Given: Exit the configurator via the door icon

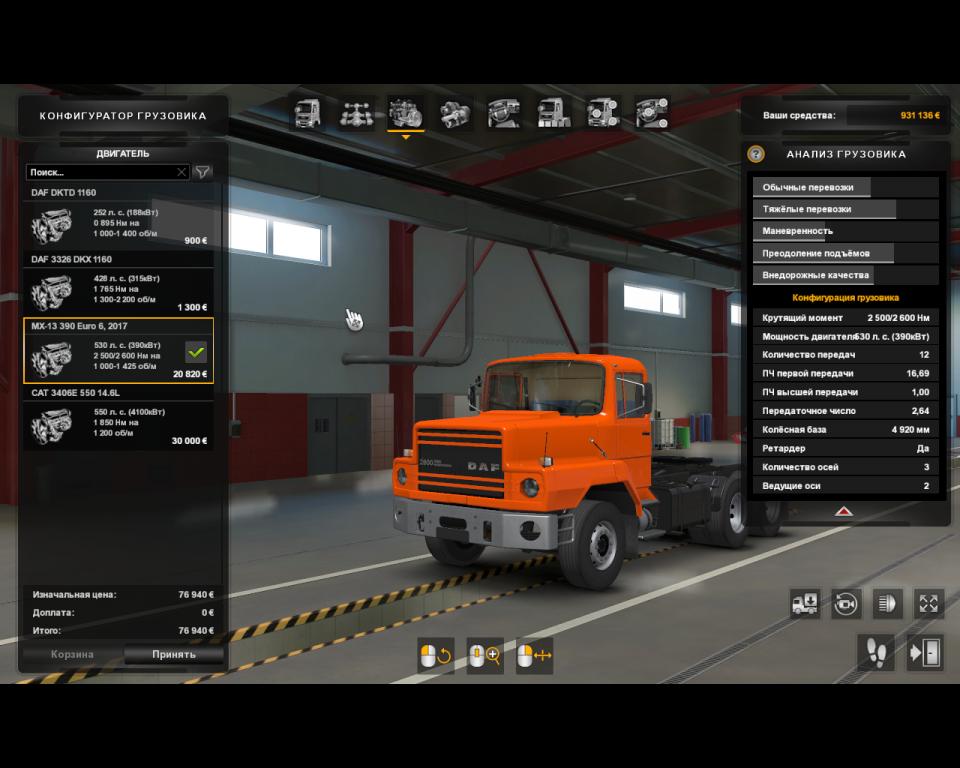Looking at the screenshot, I should [x=926, y=653].
